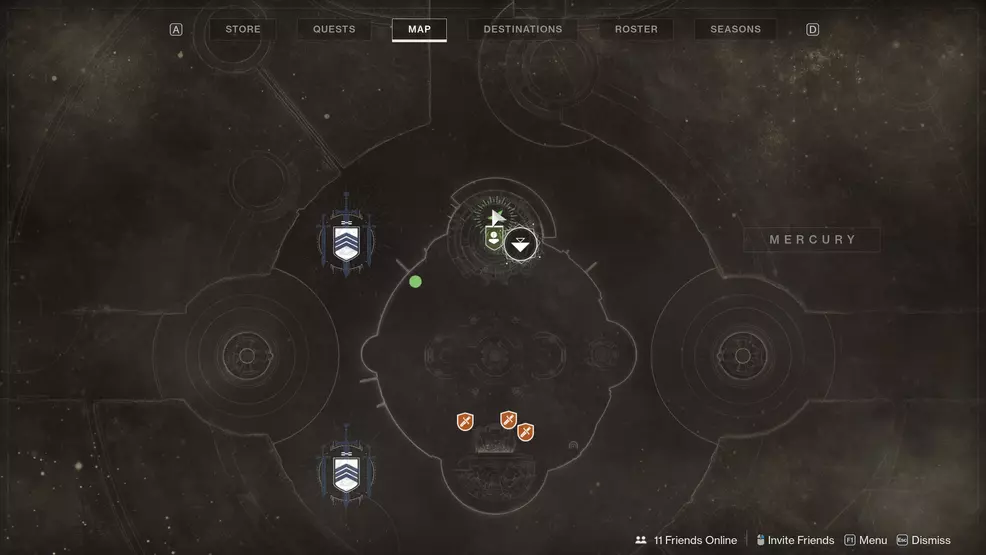Open the 11 Friends Online list
The image size is (986, 555).
687,540
